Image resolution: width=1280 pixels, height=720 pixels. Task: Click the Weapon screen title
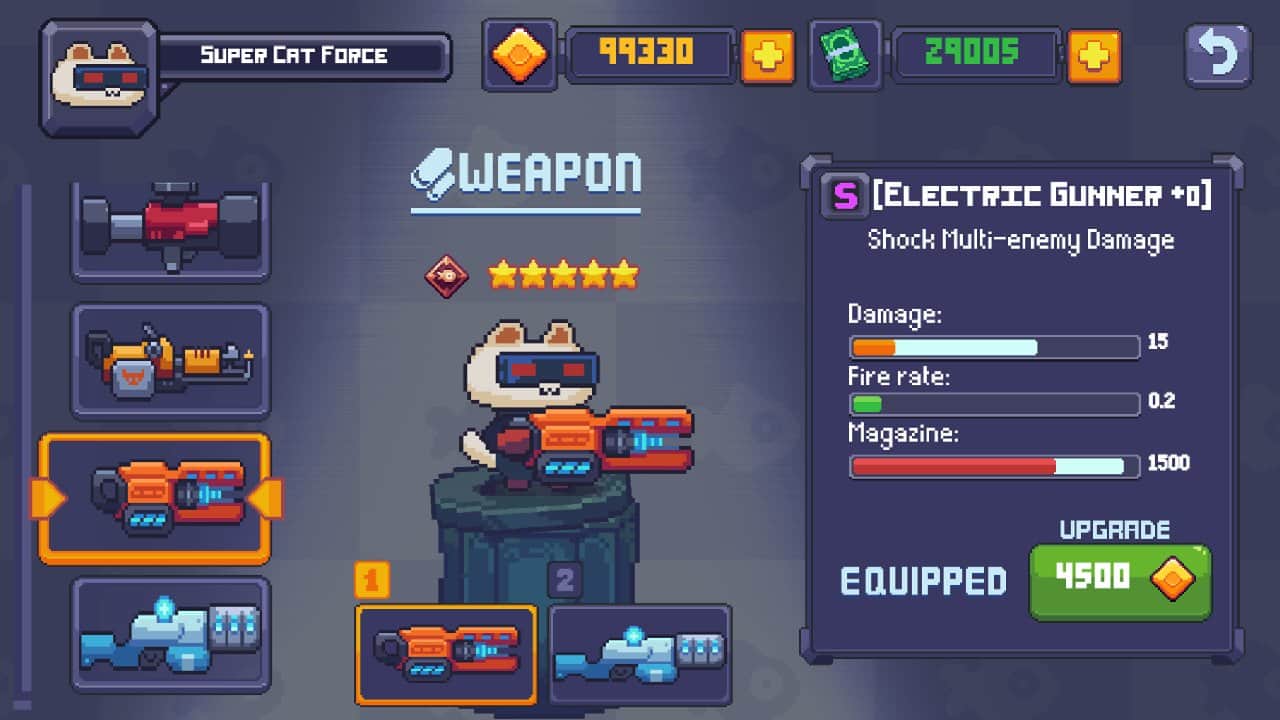(x=524, y=170)
